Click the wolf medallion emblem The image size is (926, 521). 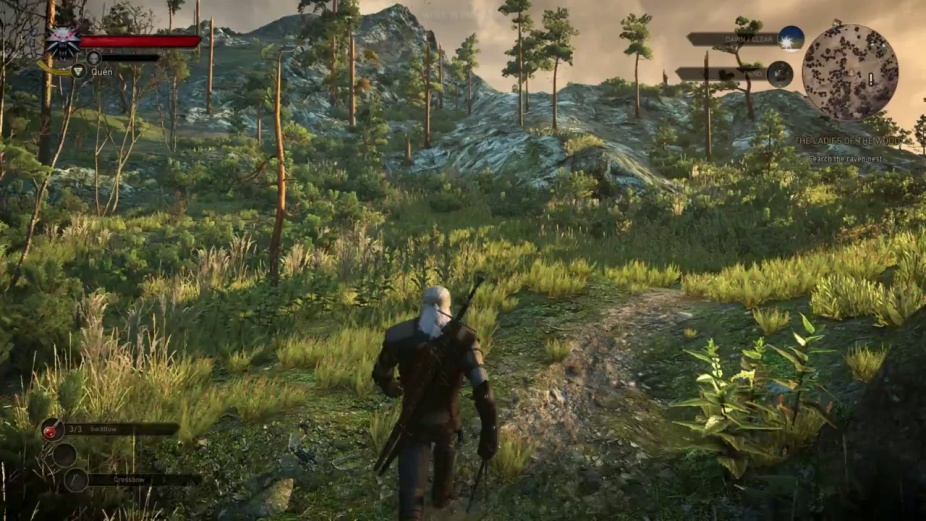(62, 44)
